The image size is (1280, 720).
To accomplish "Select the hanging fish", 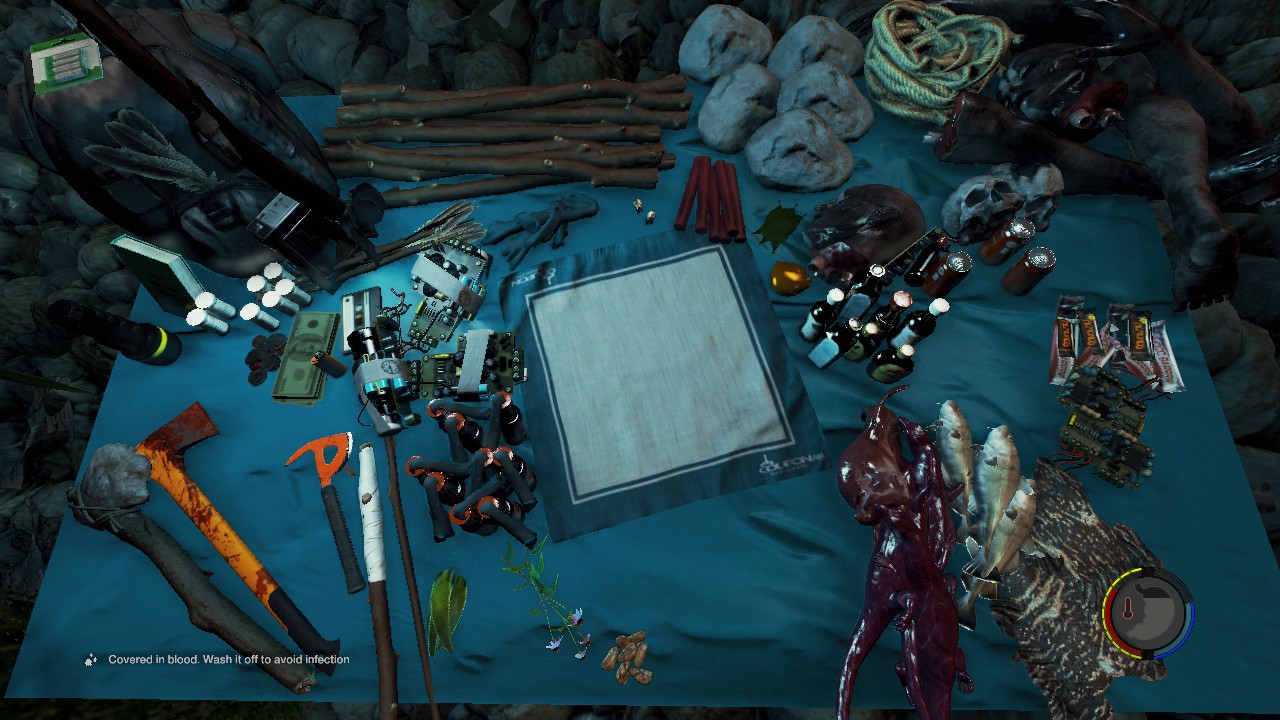I will pyautogui.click(x=985, y=490).
